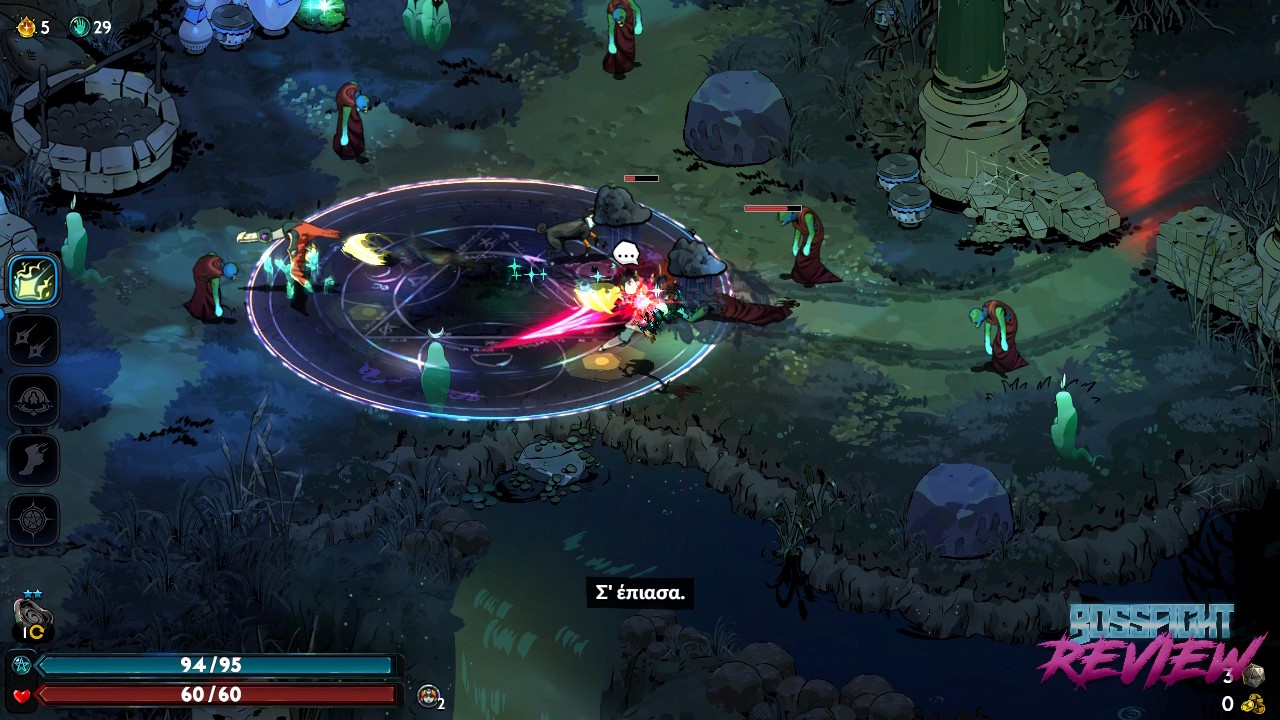Click the grey rerolls dice icon
1280x720 pixels.
click(x=1252, y=675)
